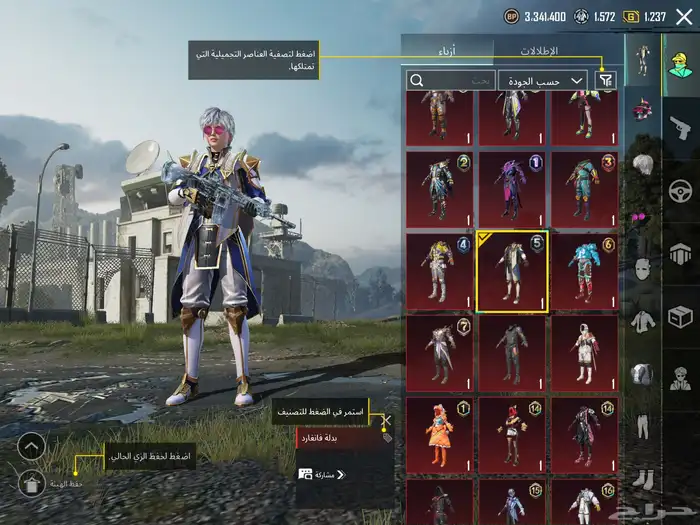
Task: Choose the orange dress outfit tile
Action: (x=440, y=434)
